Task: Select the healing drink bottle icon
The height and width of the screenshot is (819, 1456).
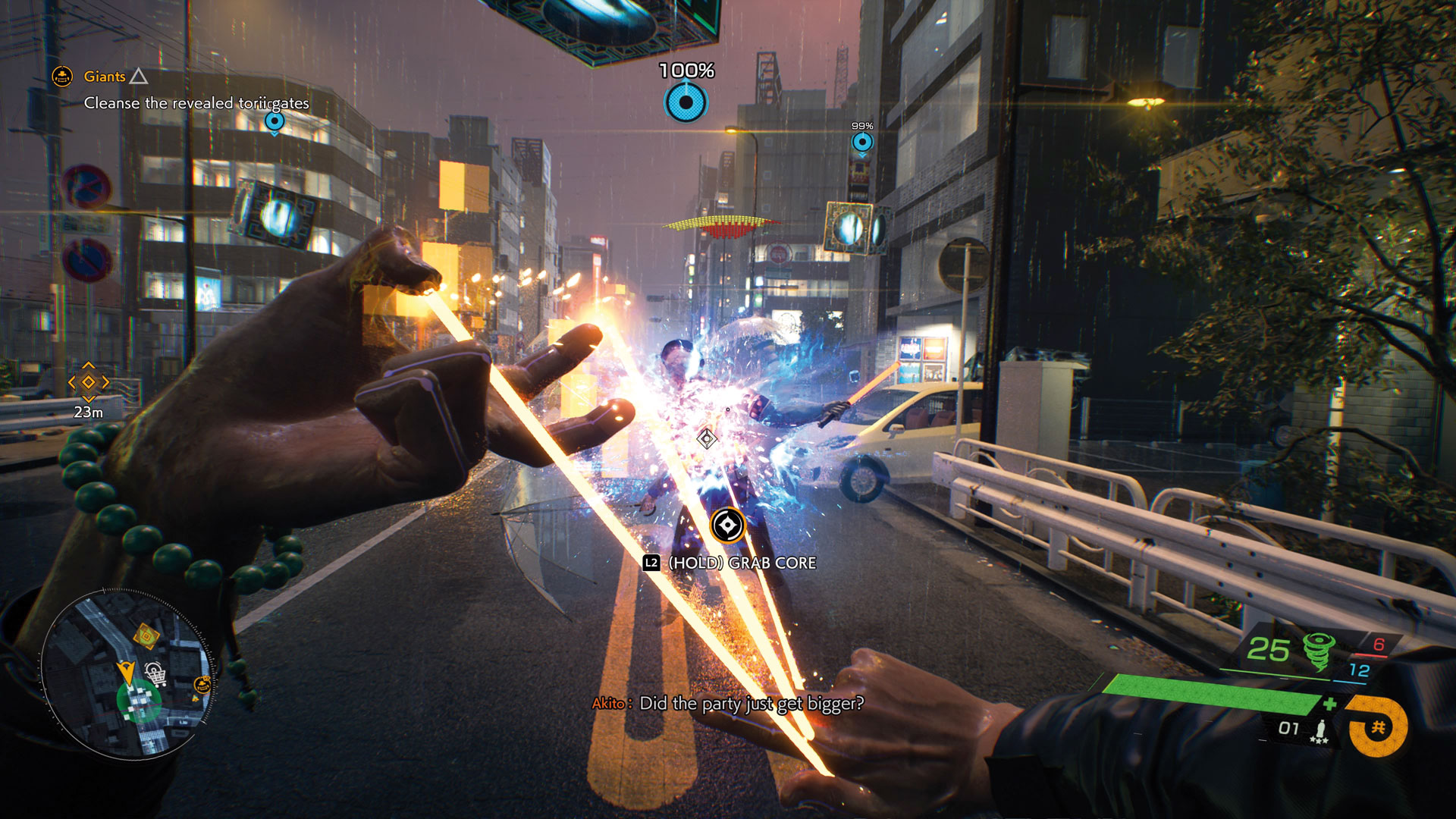Action: pos(1322,730)
